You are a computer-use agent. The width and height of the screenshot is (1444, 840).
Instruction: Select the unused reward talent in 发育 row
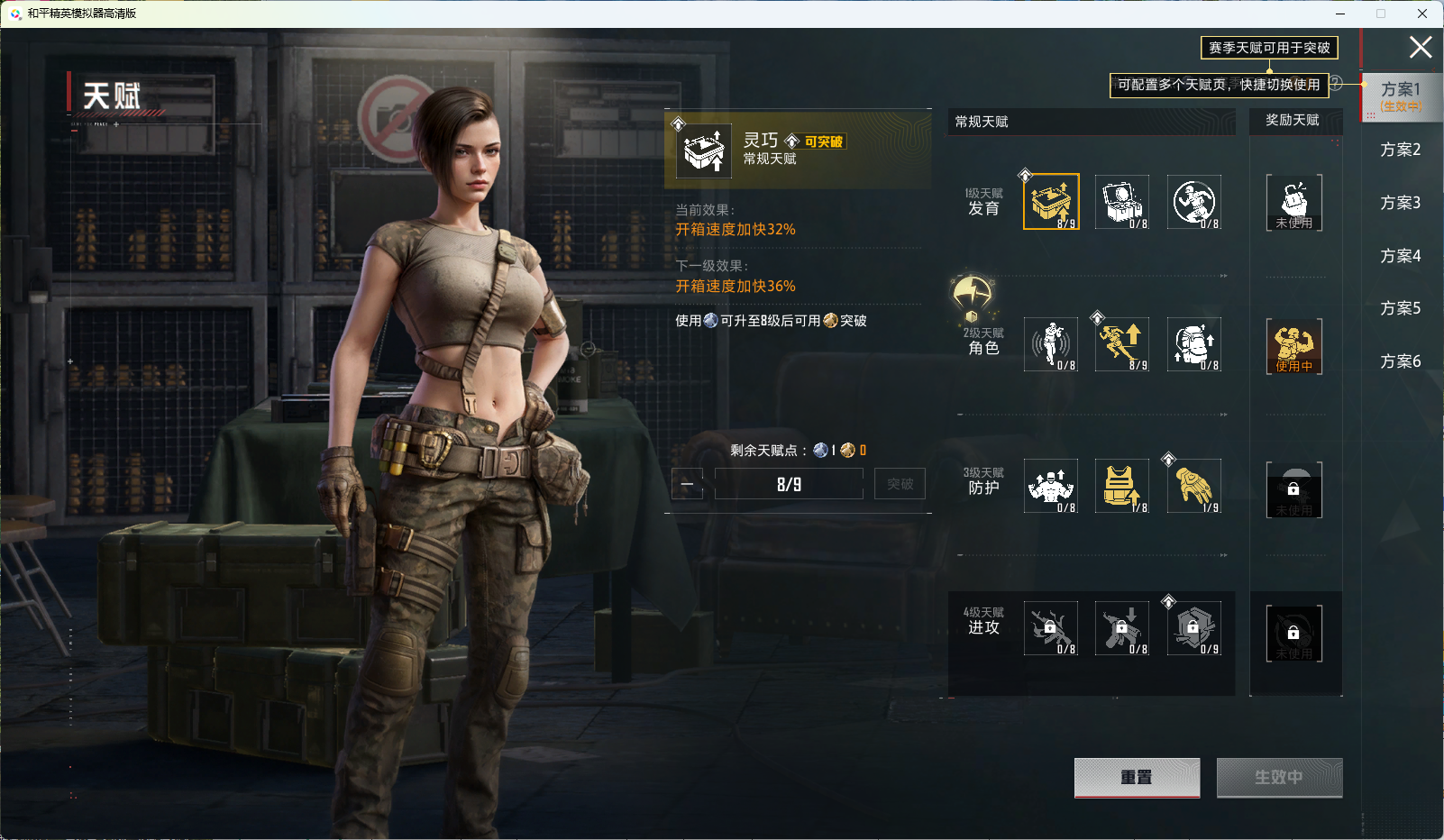[1293, 203]
